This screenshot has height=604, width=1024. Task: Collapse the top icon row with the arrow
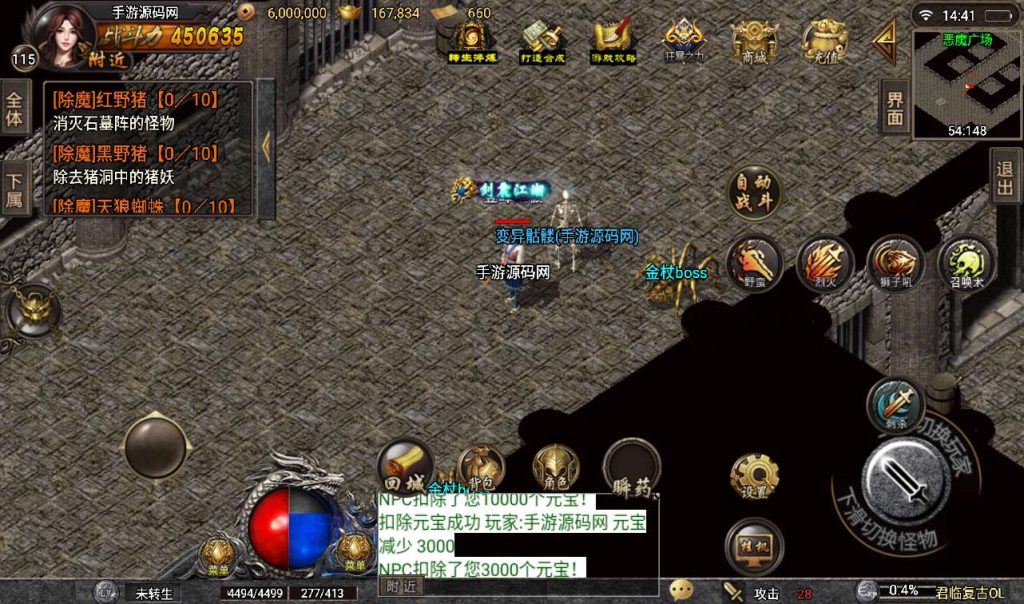click(884, 41)
